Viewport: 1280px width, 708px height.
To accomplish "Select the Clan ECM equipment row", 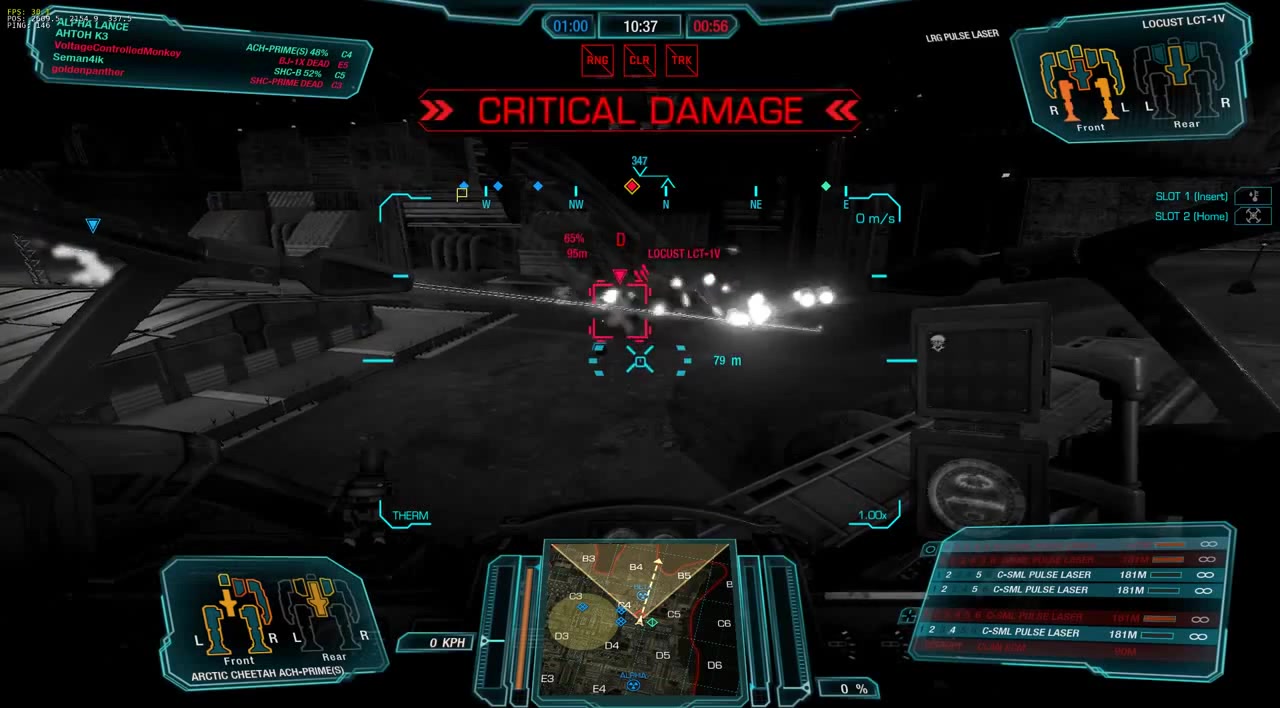I will tap(1070, 650).
